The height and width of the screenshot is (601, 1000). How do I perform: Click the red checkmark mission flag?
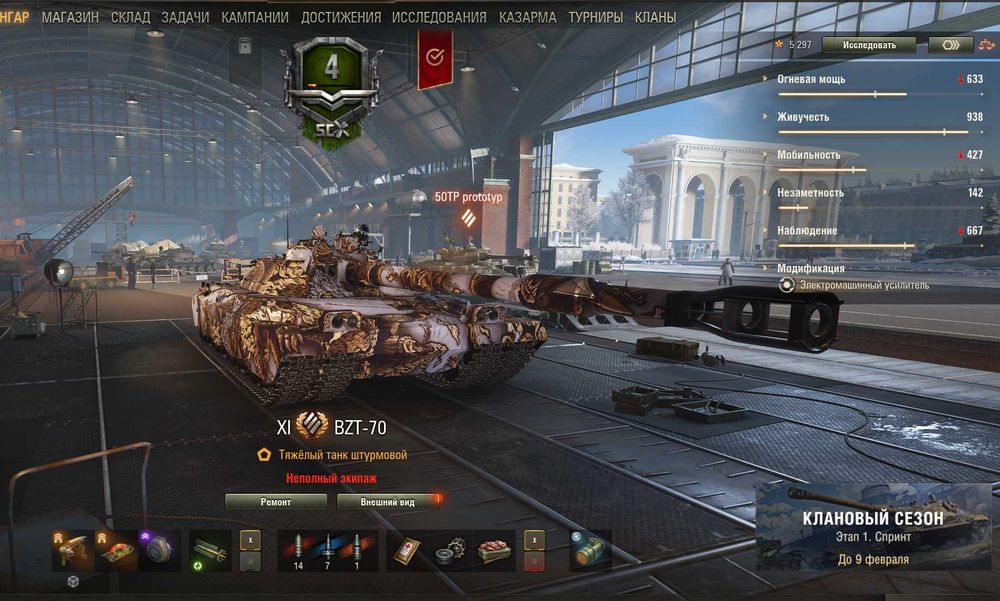pyautogui.click(x=435, y=57)
